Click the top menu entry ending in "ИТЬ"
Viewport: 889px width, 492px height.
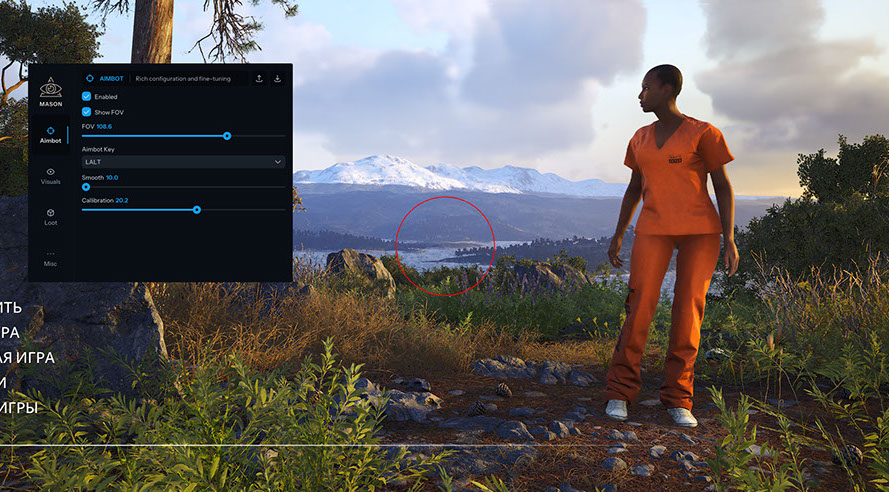[x=11, y=307]
